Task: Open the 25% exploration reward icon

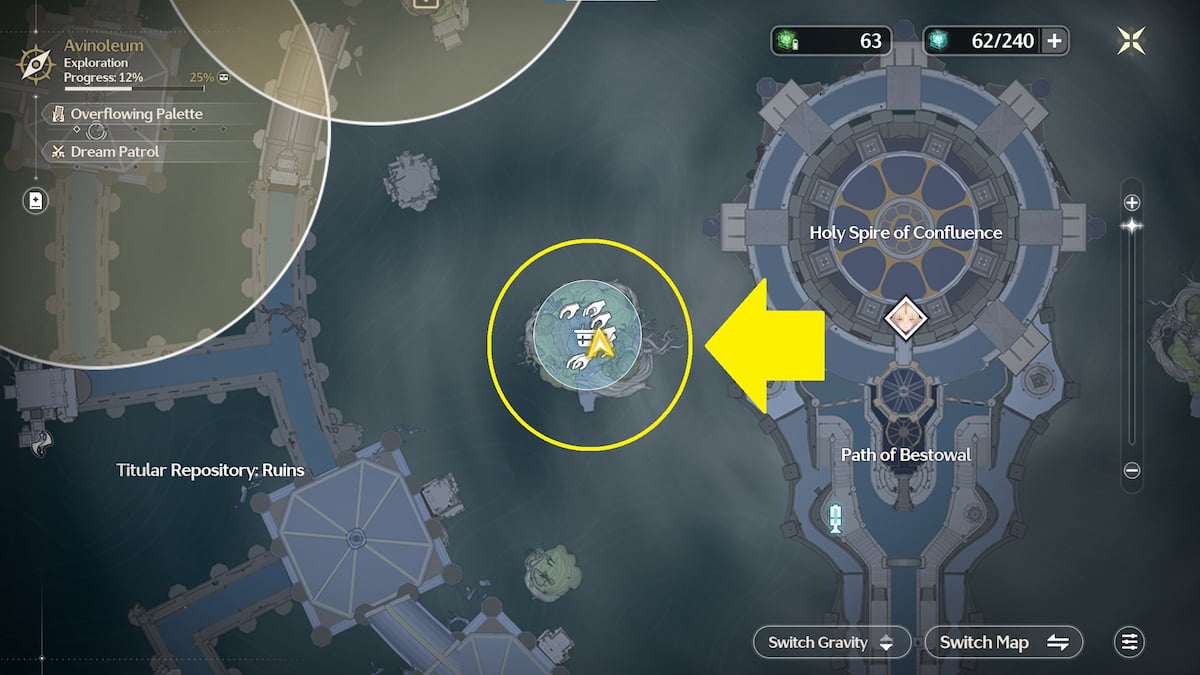Action: click(223, 77)
